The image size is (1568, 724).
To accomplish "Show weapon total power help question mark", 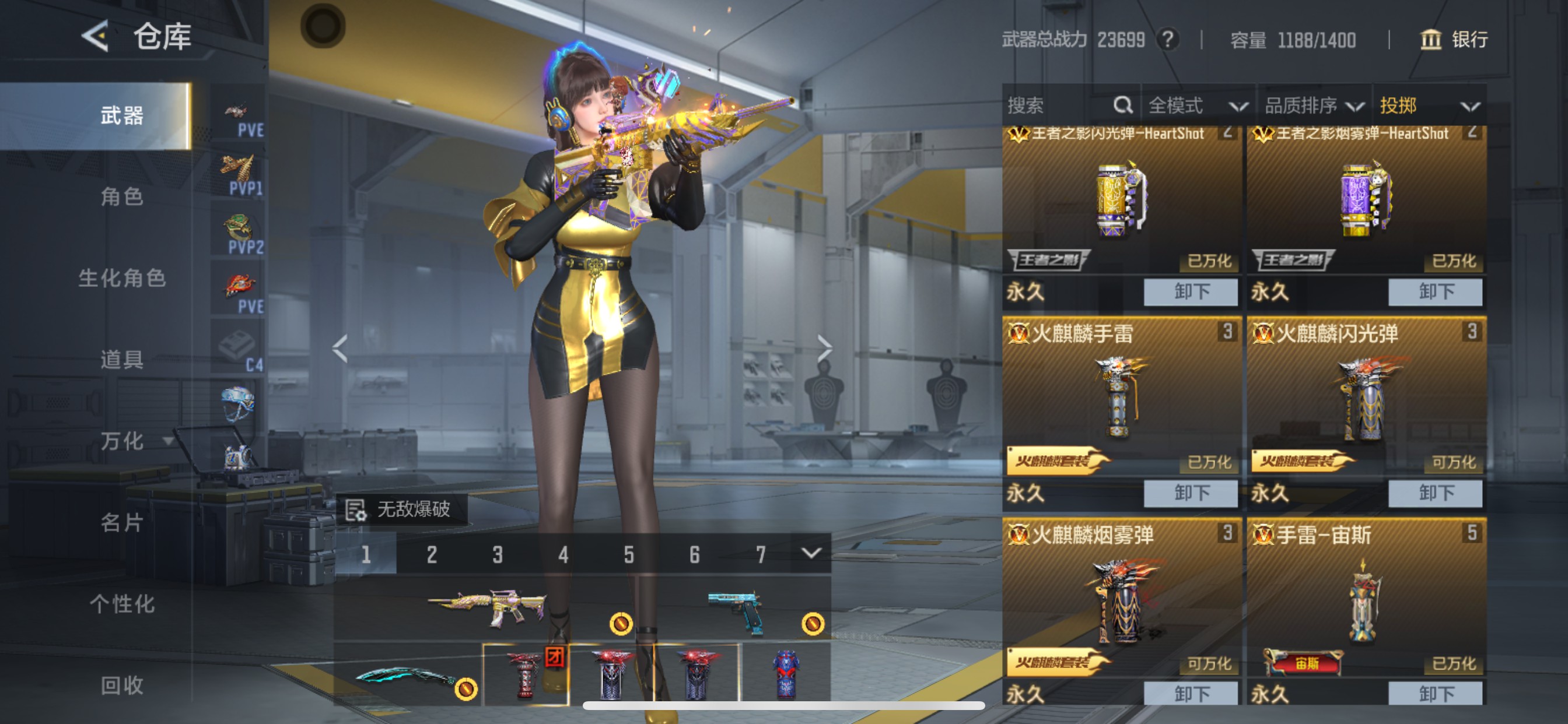I will pos(1167,40).
